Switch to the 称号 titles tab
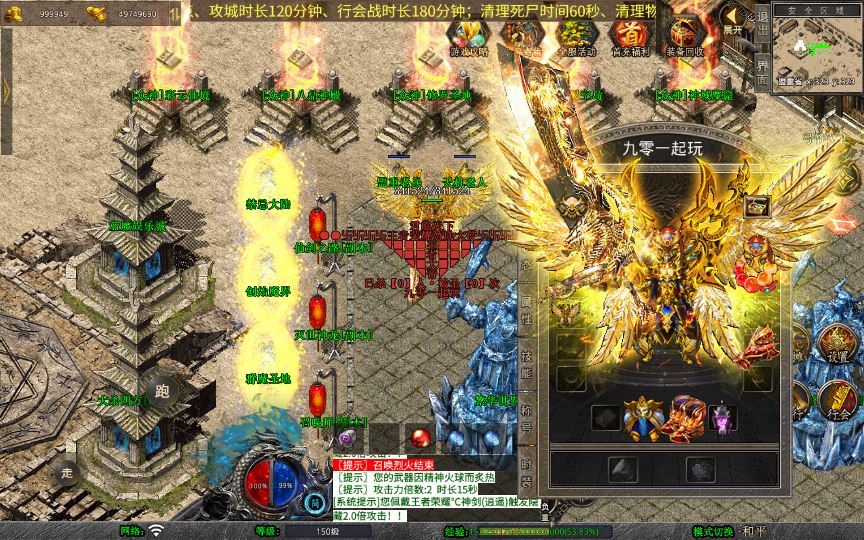This screenshot has width=864, height=540. 526,416
